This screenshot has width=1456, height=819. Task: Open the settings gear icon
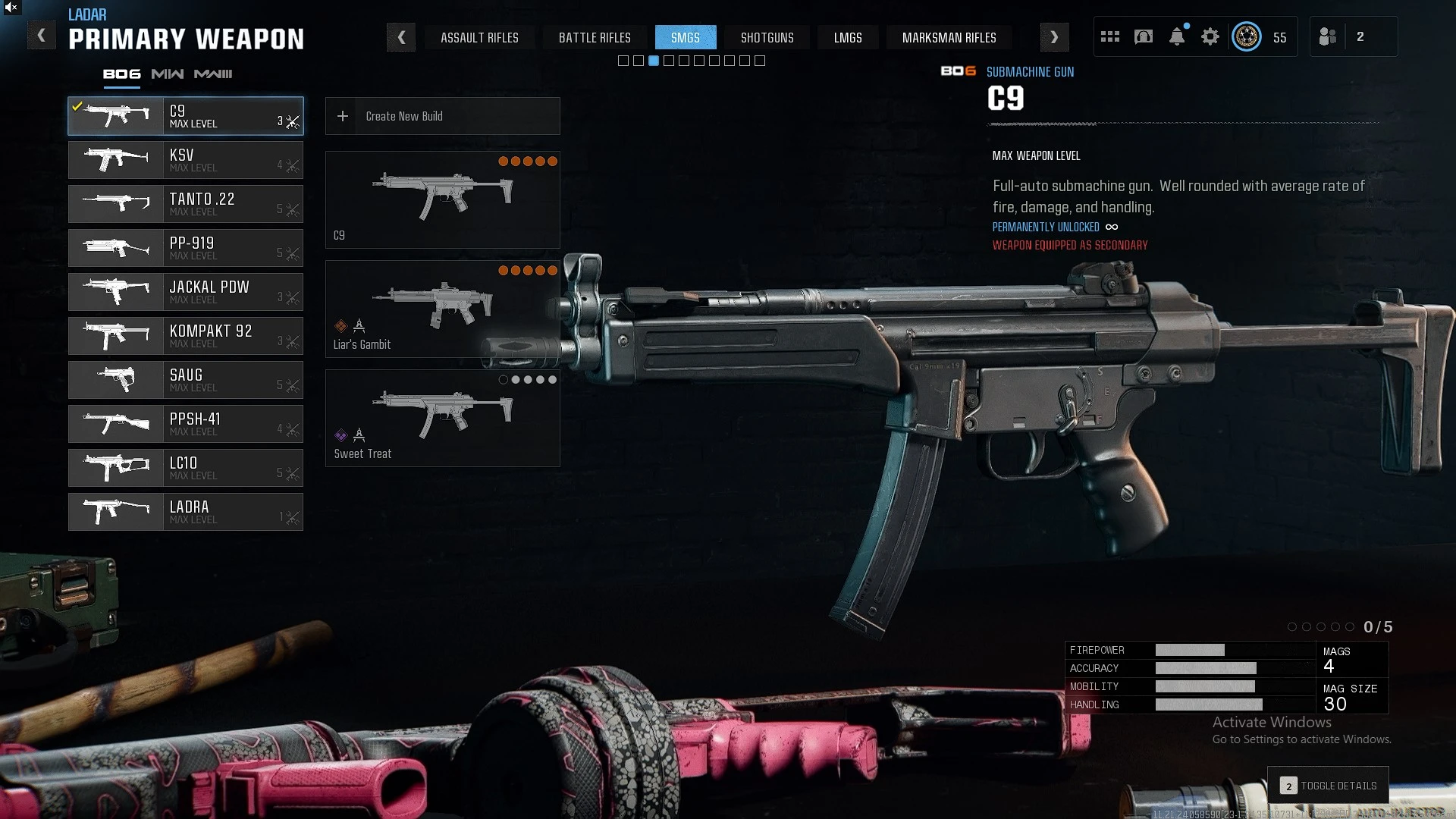[x=1210, y=36]
